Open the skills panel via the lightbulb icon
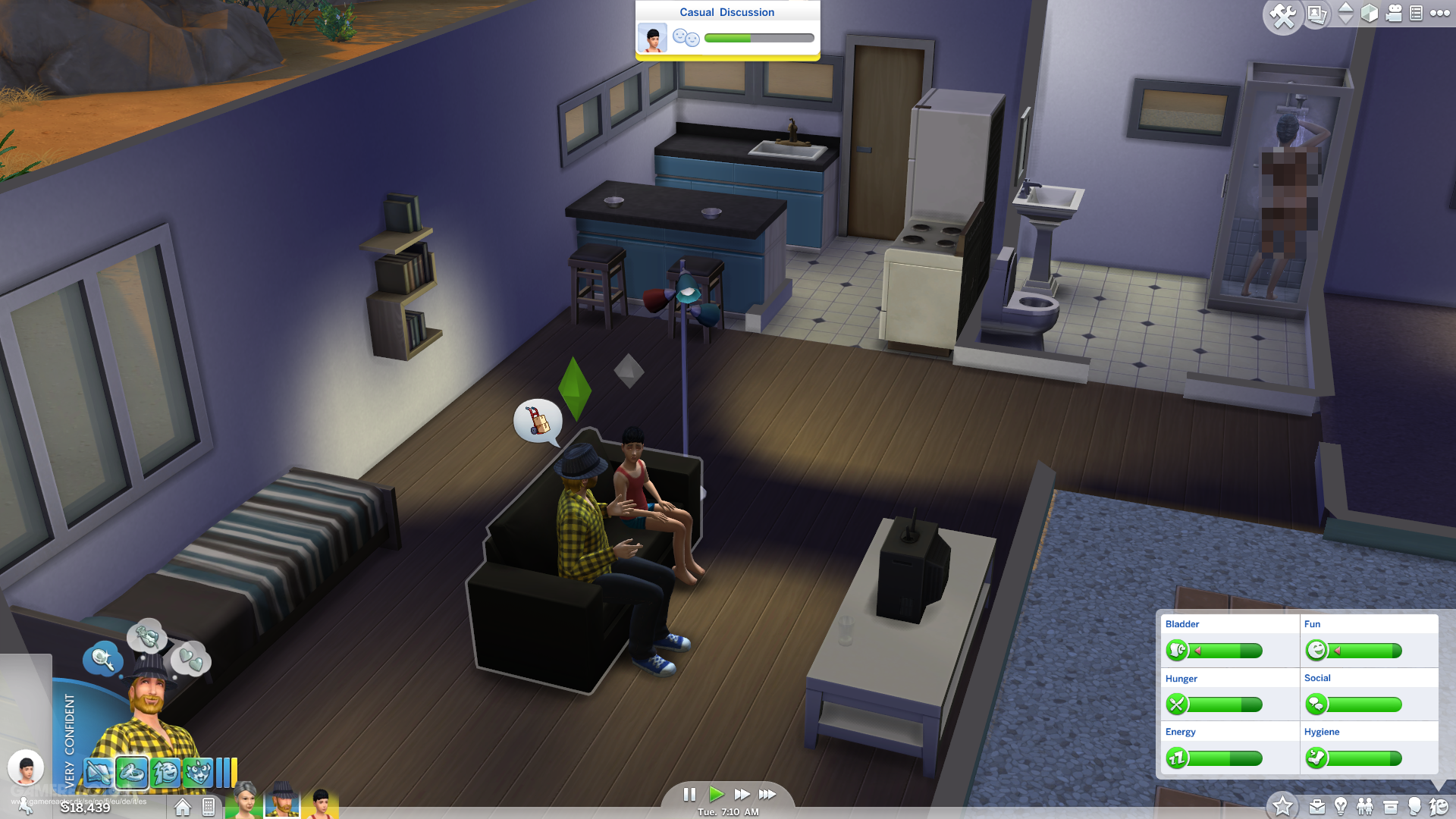 (x=1341, y=806)
